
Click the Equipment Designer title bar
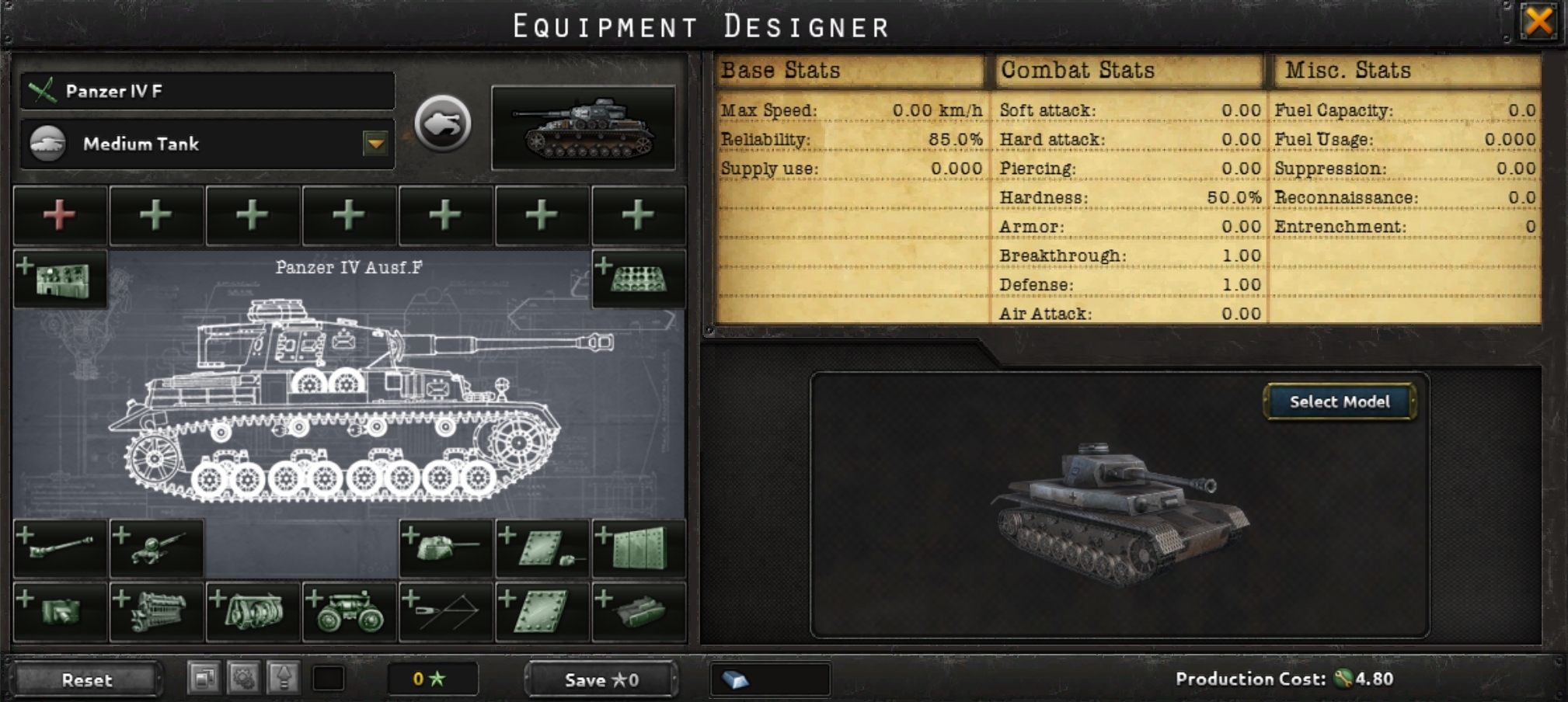tap(699, 26)
